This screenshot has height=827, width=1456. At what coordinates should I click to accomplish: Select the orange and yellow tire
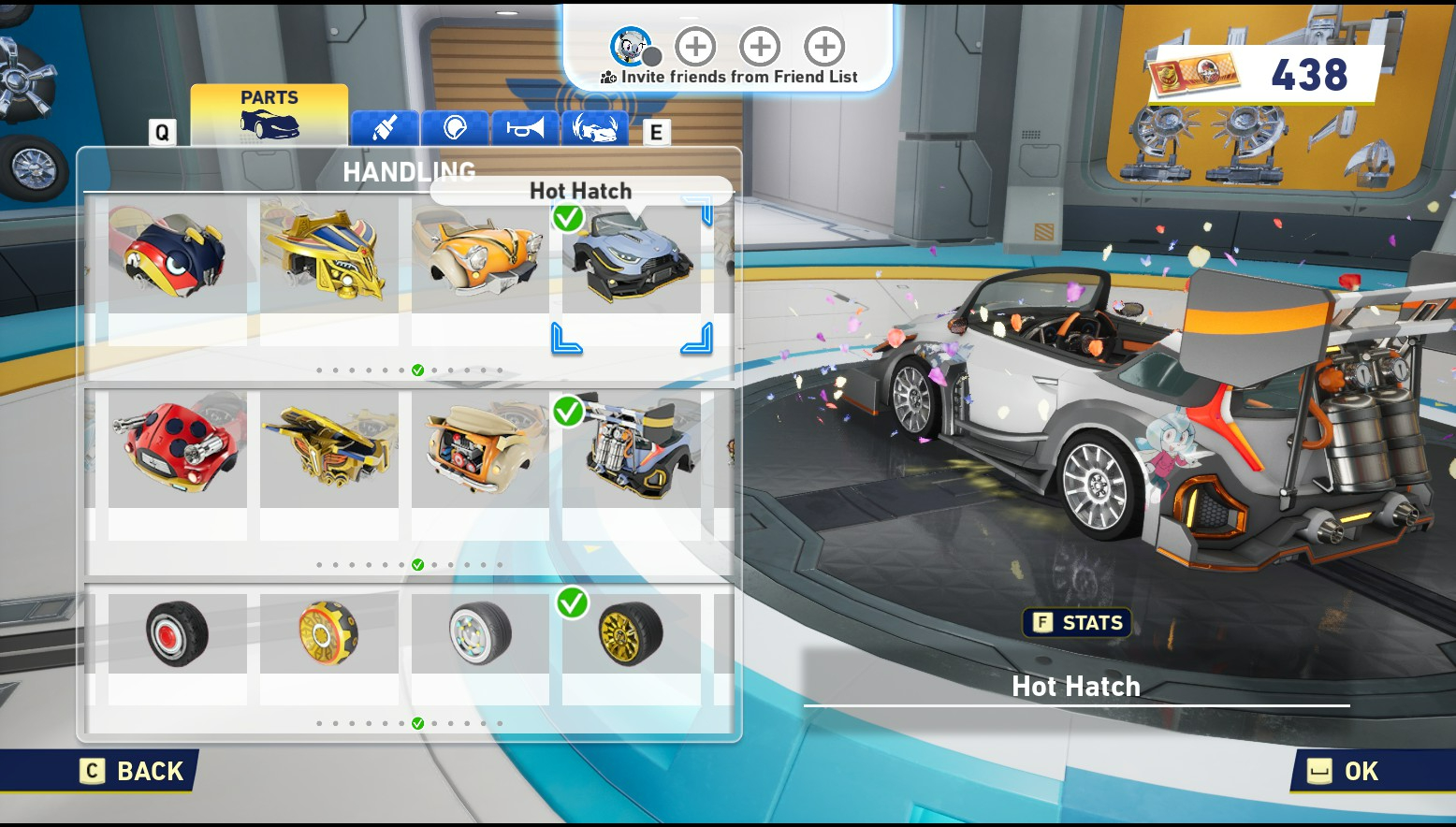[328, 633]
